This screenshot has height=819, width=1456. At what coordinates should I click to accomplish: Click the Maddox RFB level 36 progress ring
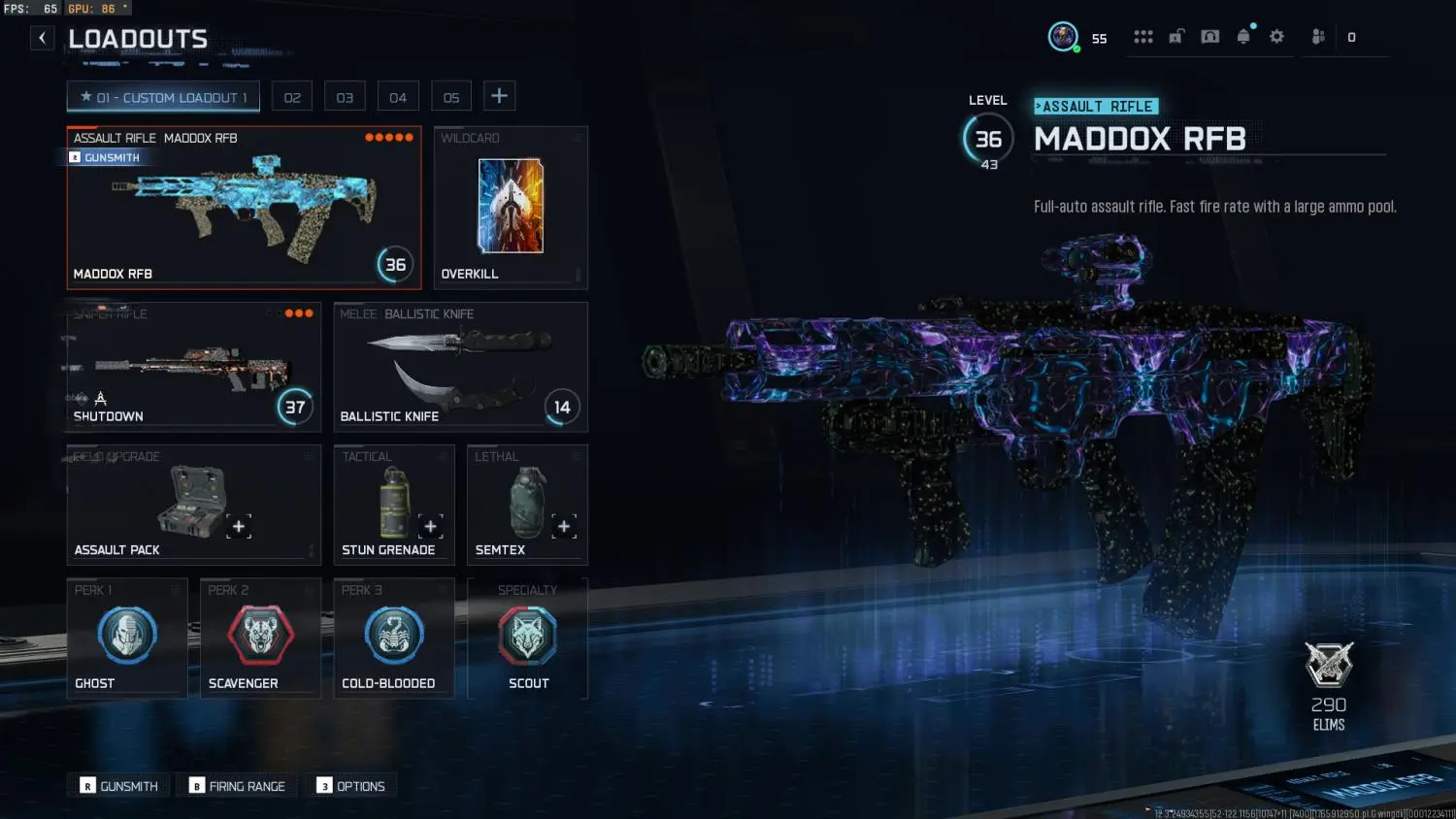pos(394,264)
